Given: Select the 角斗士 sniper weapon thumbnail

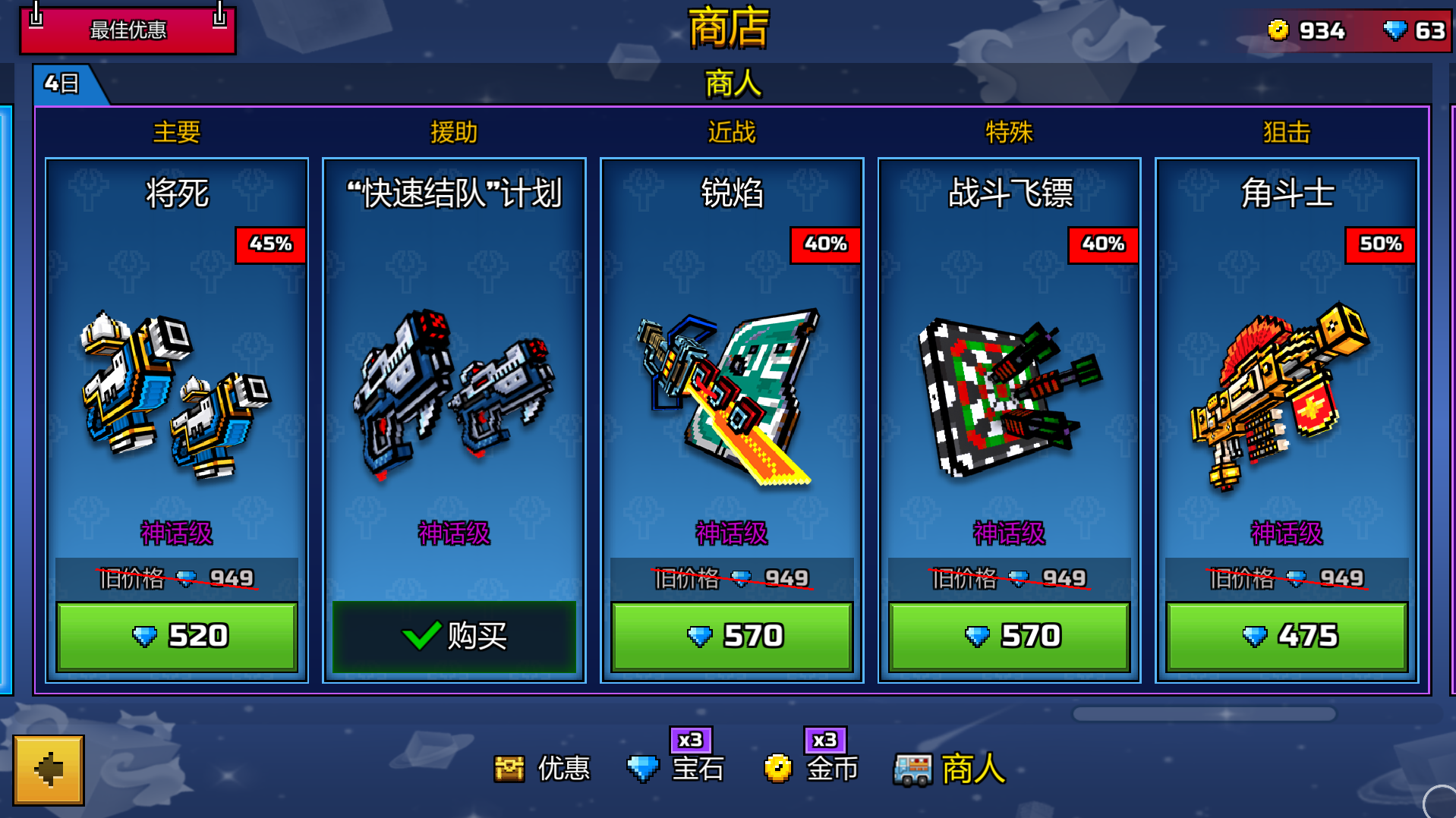Looking at the screenshot, I should tap(1287, 395).
